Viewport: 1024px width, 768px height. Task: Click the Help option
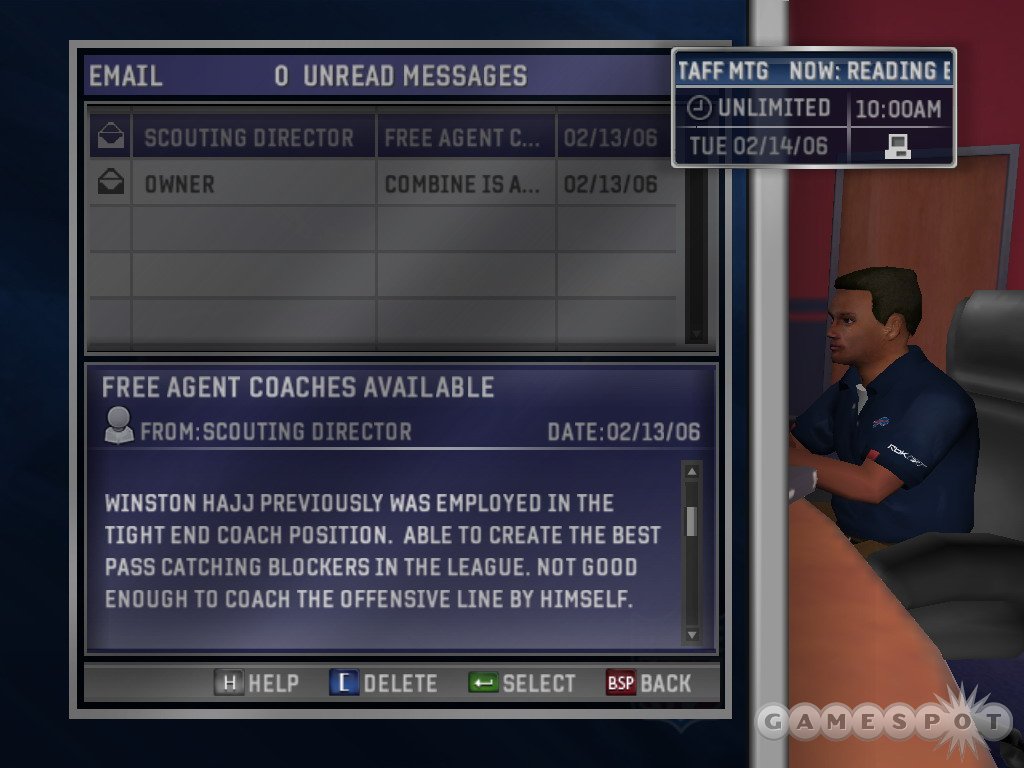[x=257, y=683]
